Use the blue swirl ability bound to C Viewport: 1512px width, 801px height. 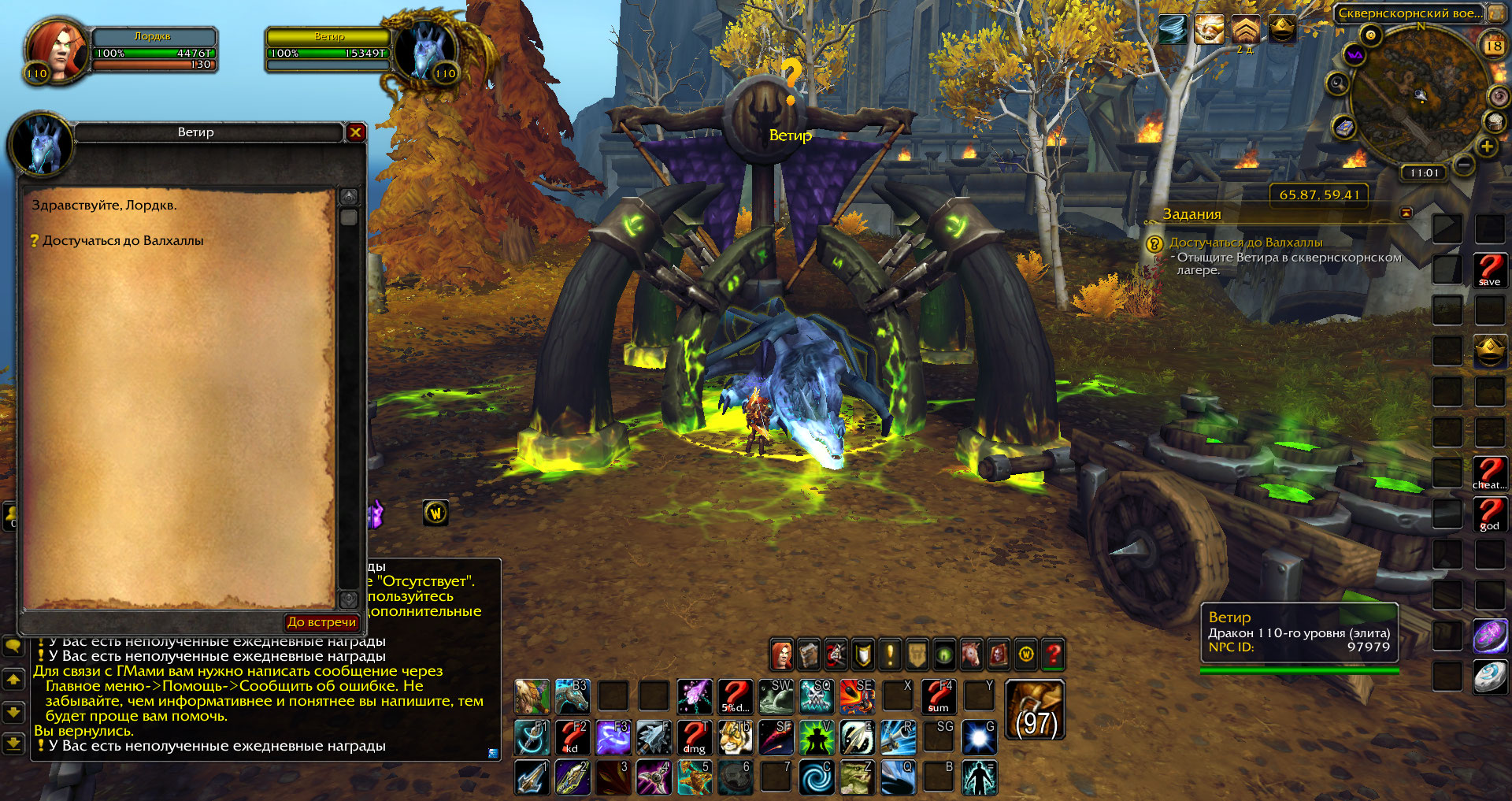tap(816, 777)
